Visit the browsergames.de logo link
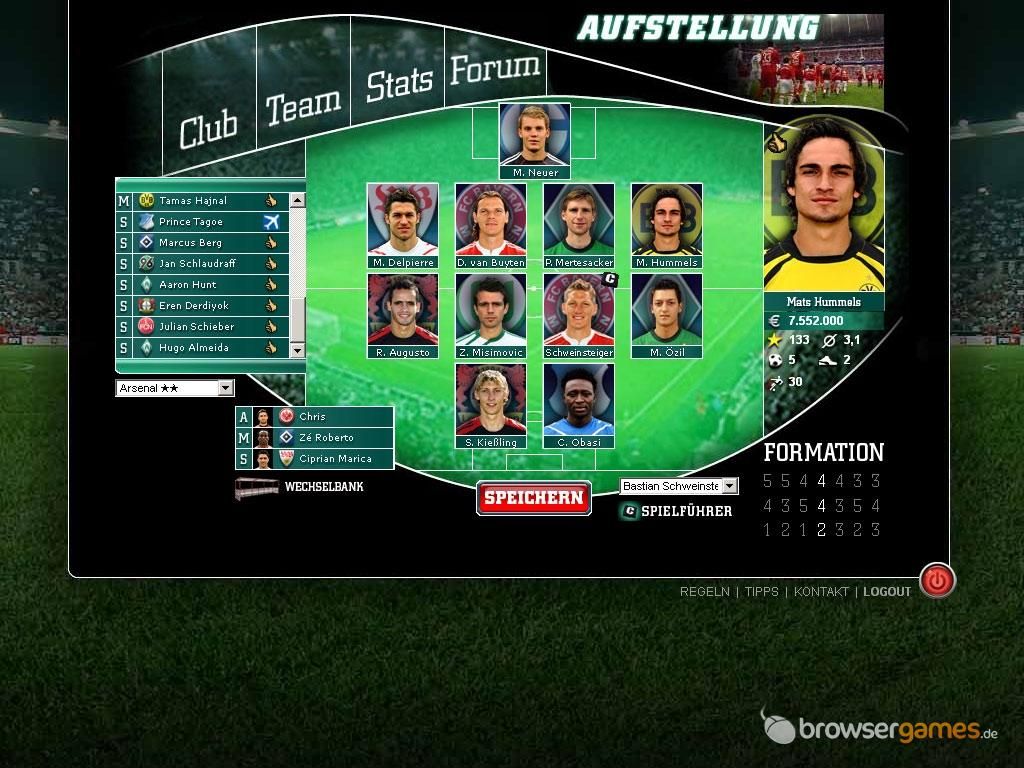 [880, 729]
